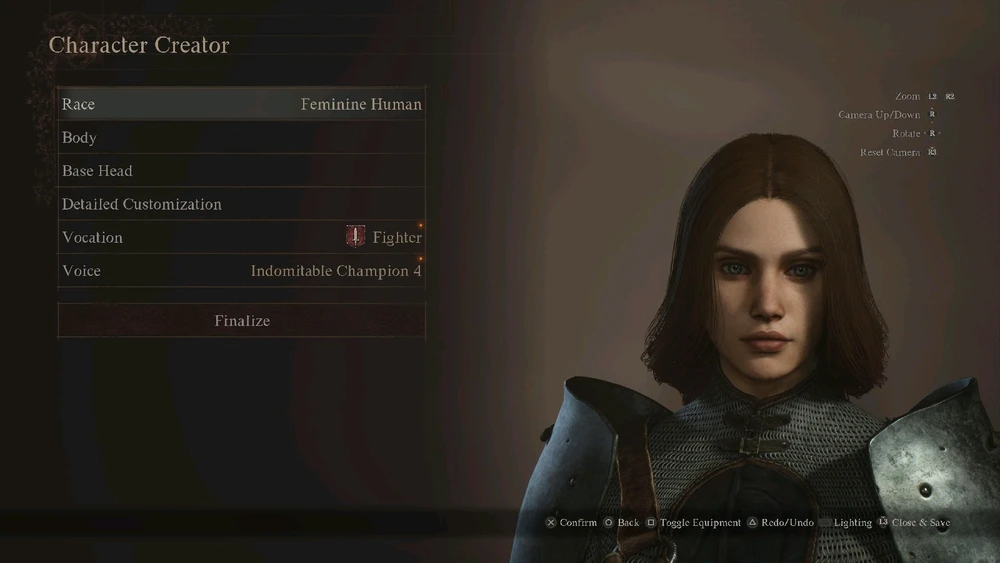1000x563 pixels.
Task: Select the Race menu row
Action: point(241,104)
